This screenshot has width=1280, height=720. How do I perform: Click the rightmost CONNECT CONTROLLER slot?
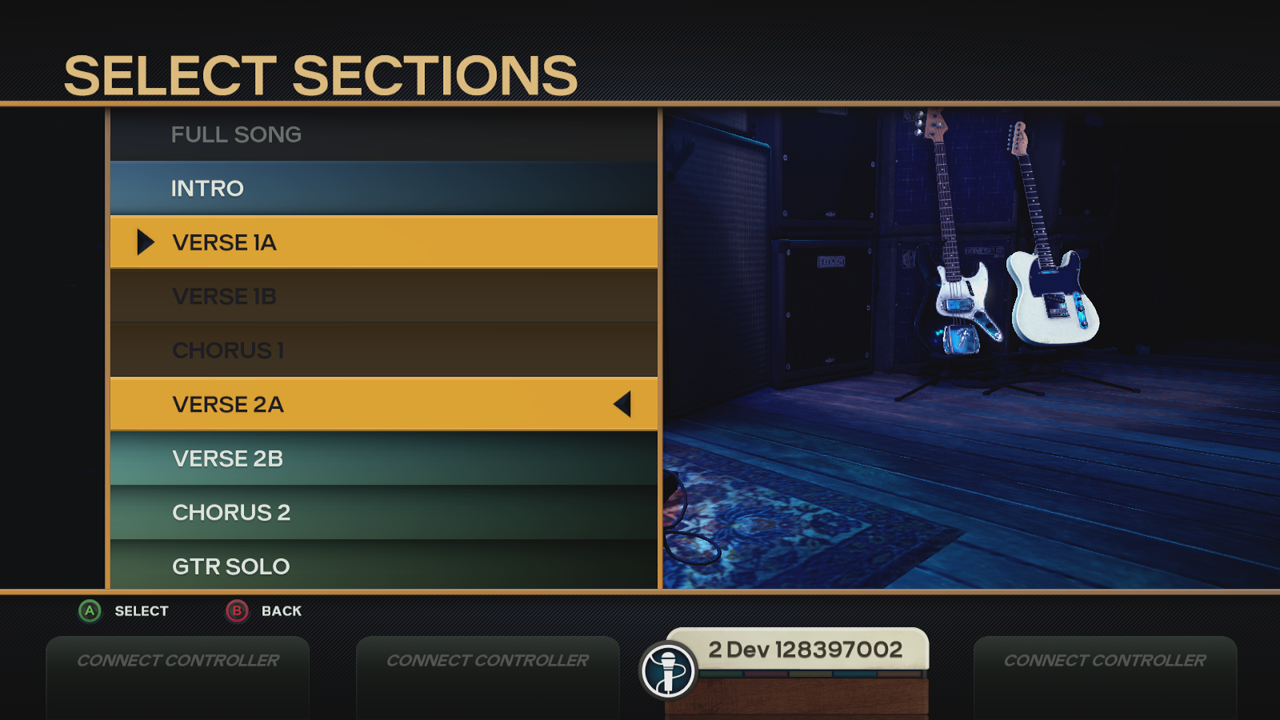point(1105,660)
